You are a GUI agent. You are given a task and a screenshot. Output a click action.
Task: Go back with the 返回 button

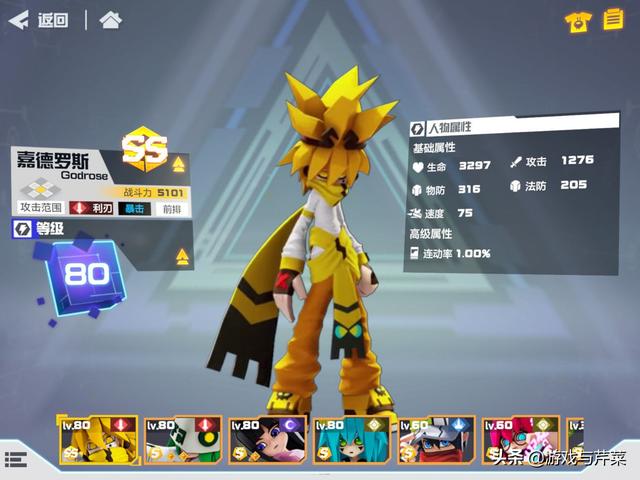[40, 20]
